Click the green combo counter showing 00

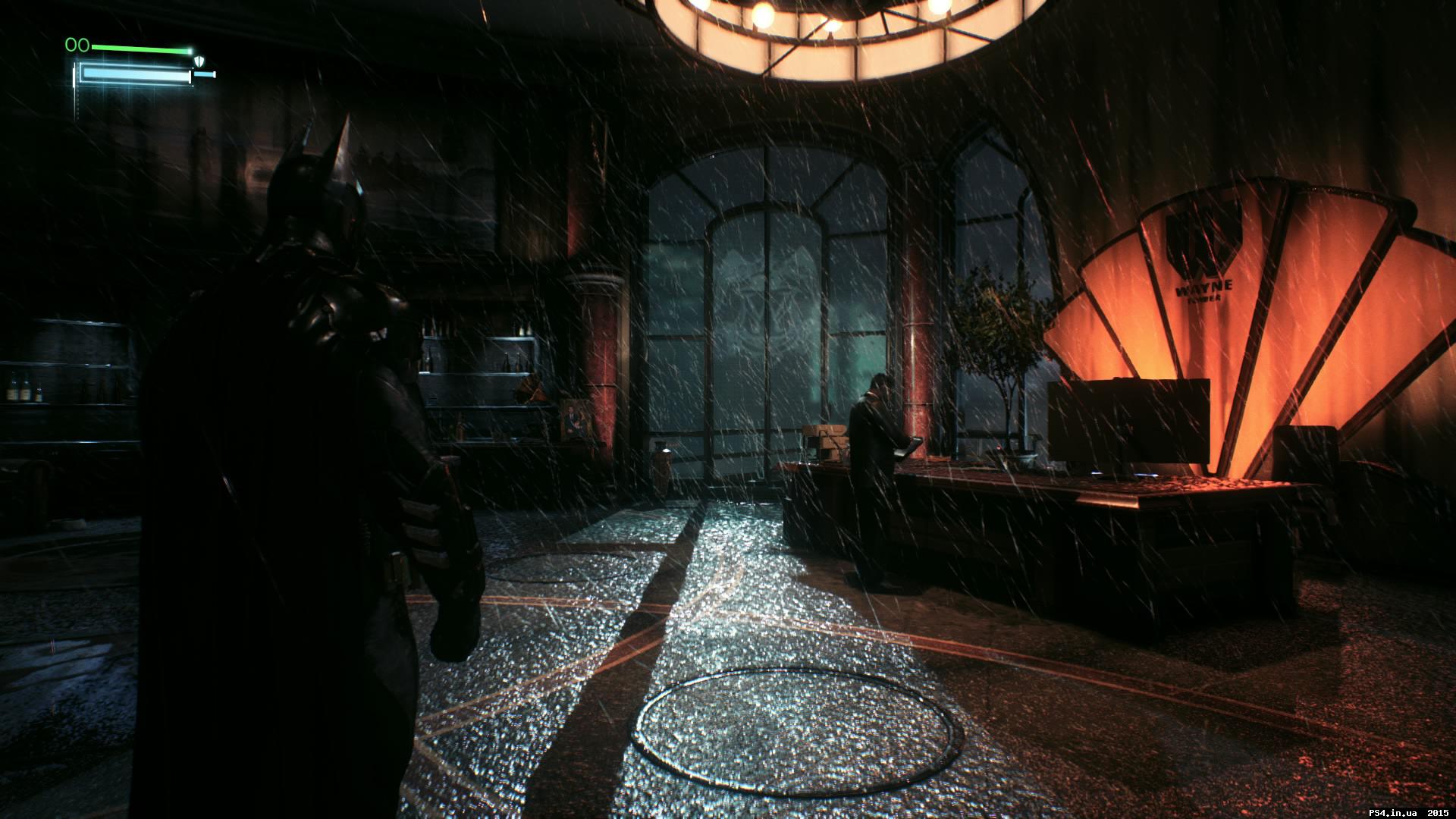[x=77, y=45]
